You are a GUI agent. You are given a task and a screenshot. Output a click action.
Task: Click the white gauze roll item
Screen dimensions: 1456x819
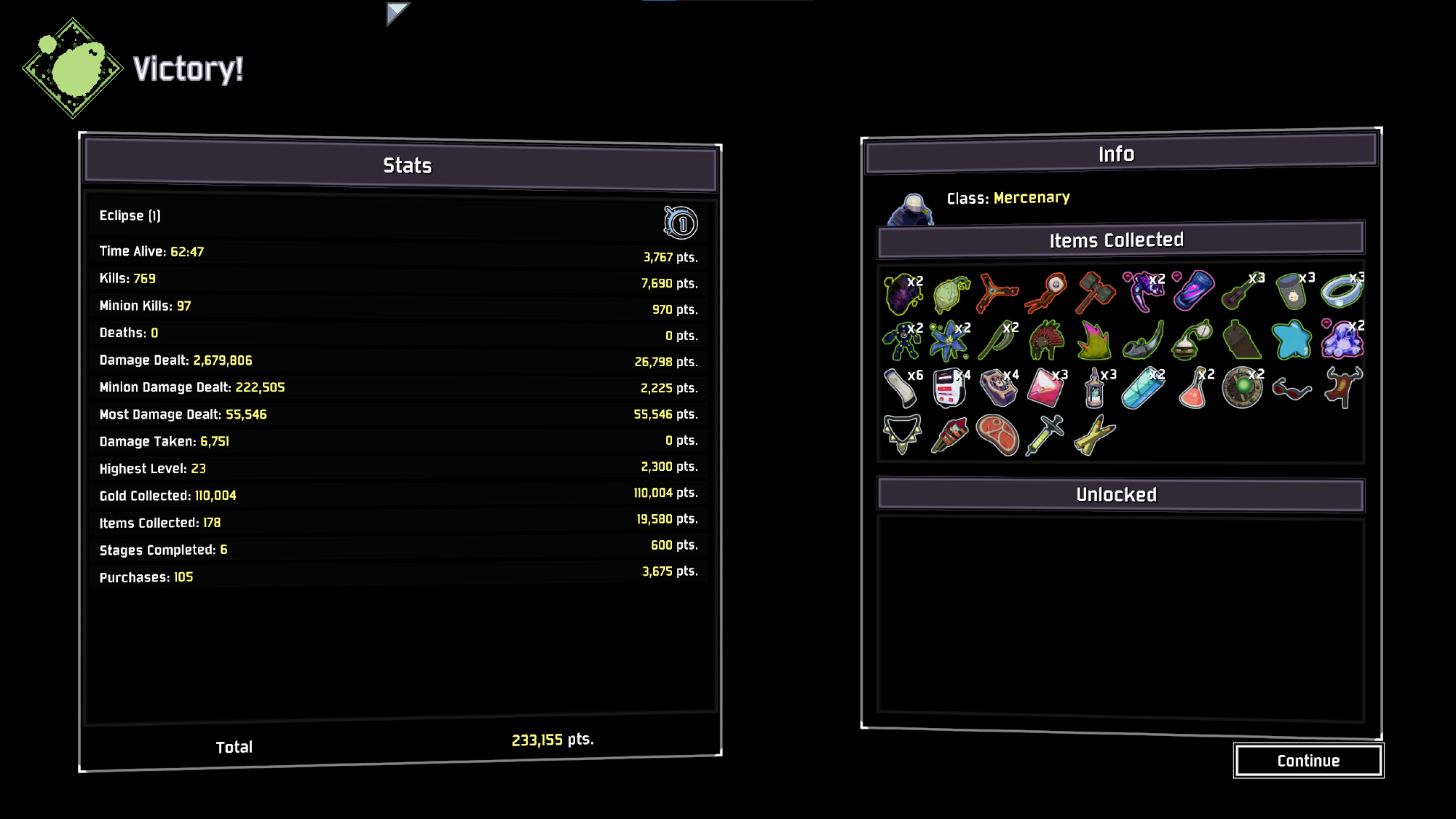tap(901, 388)
